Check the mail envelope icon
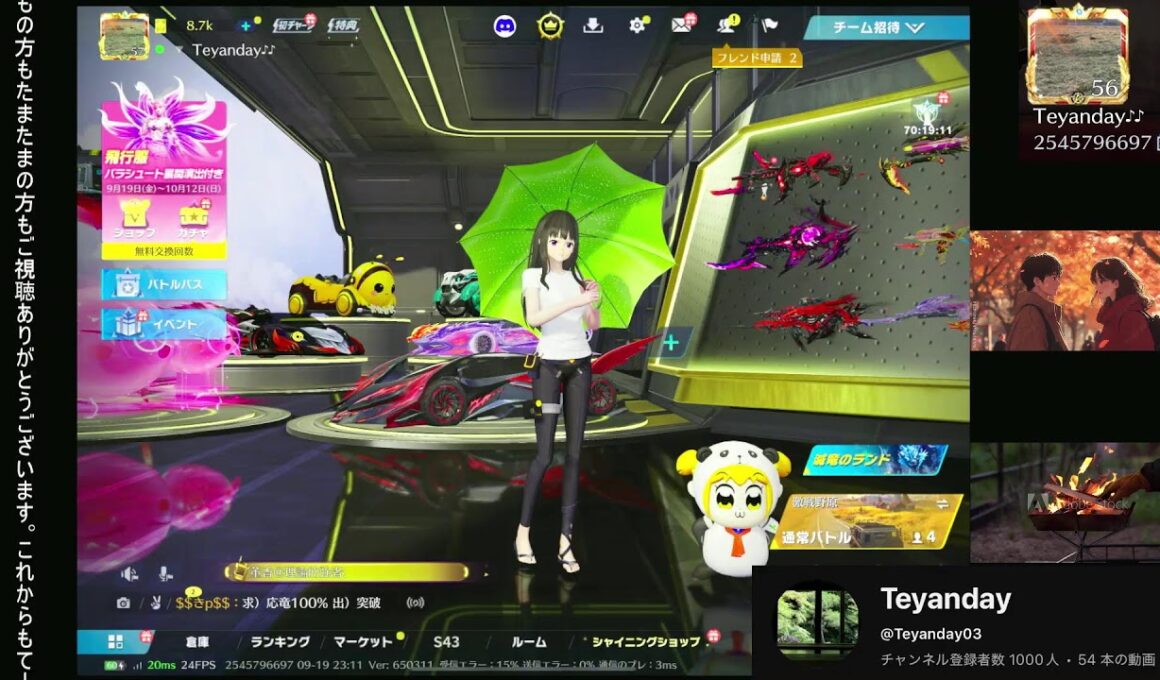1160x680 pixels. pos(682,26)
